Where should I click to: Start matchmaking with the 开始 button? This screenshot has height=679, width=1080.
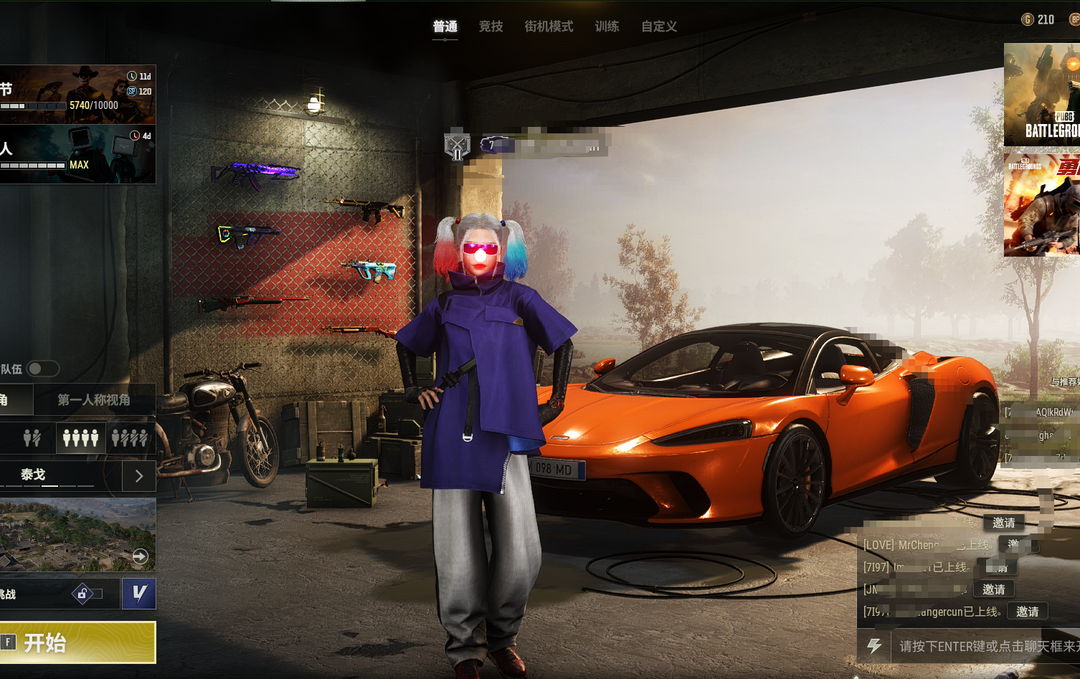76,642
